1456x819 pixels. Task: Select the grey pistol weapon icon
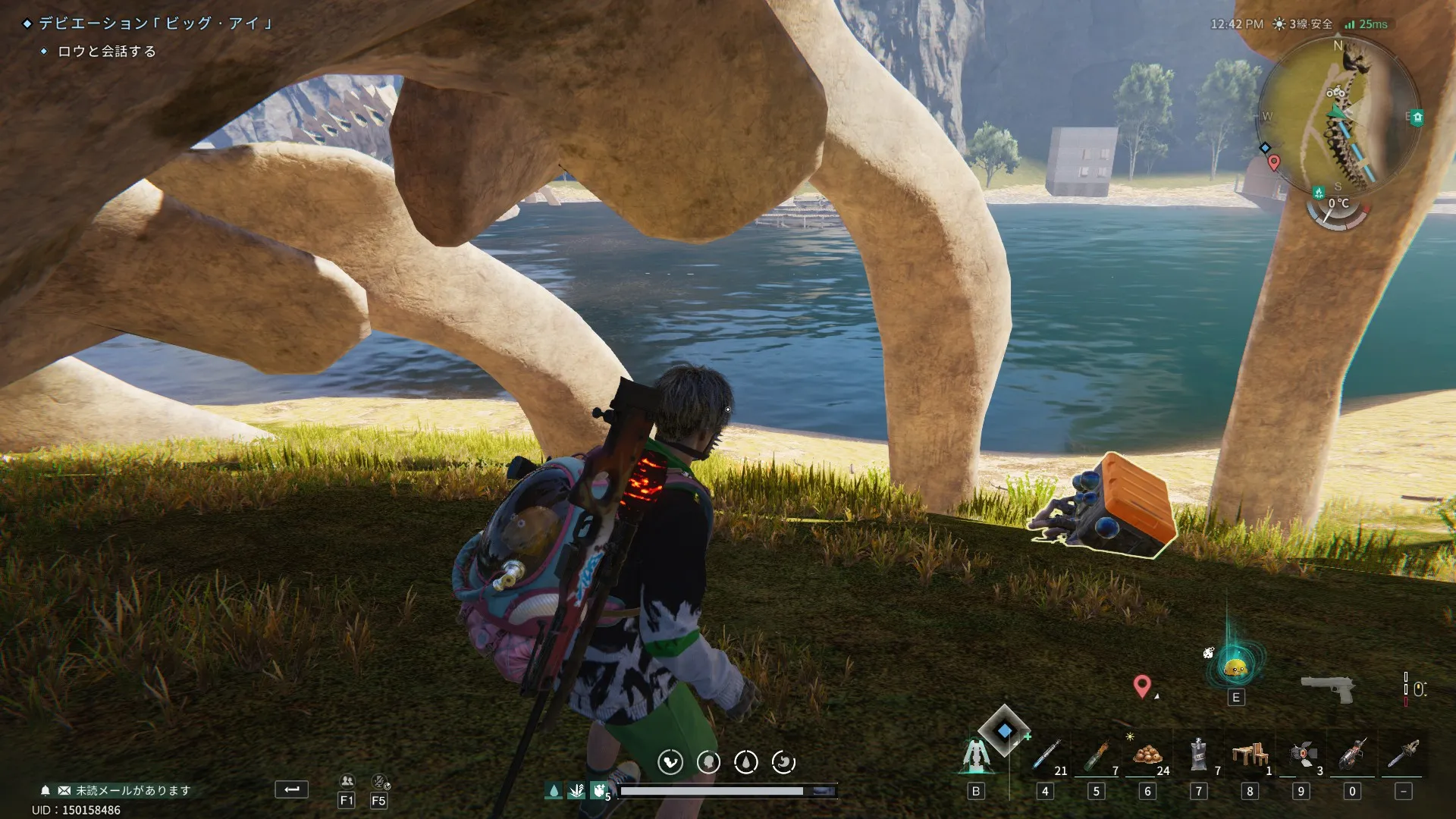1327,688
